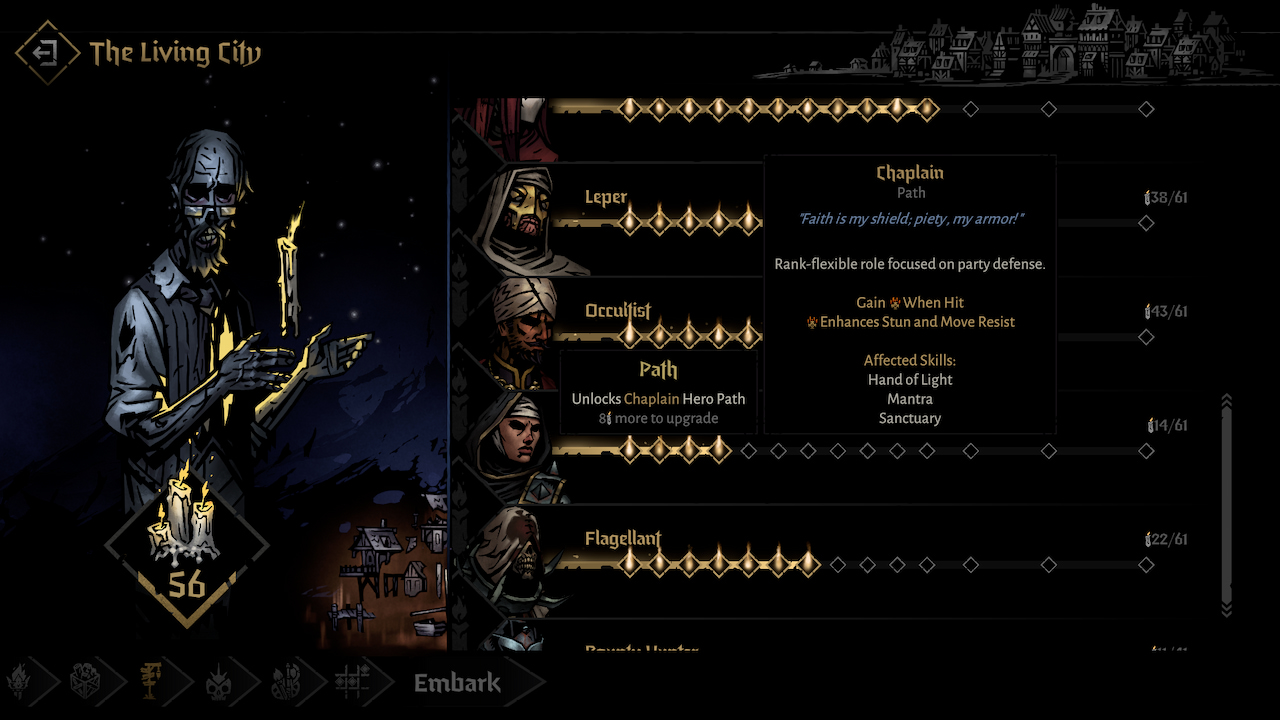
Task: Select the Leper hero row
Action: click(606, 197)
